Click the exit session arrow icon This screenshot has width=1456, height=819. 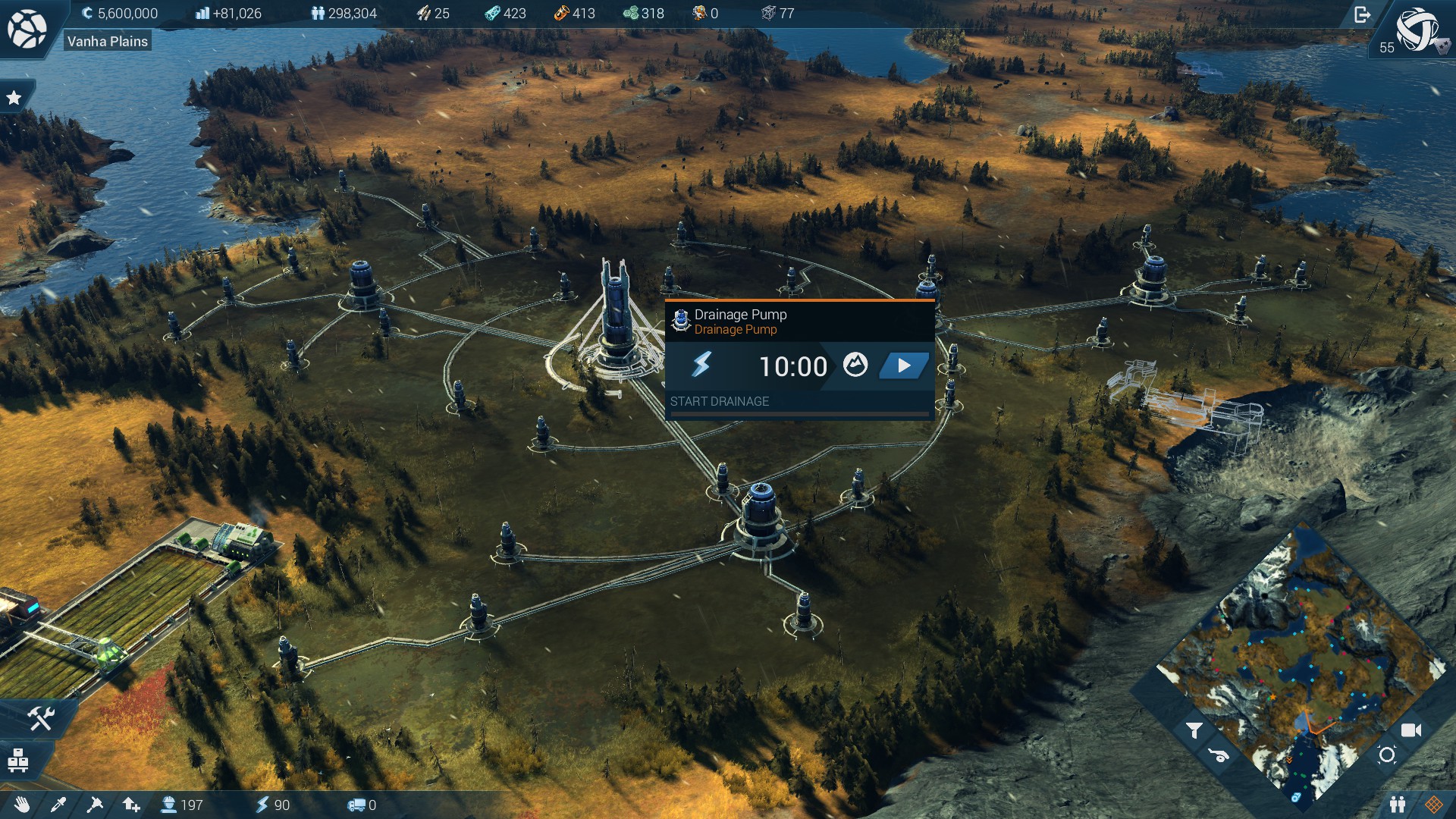click(1362, 14)
